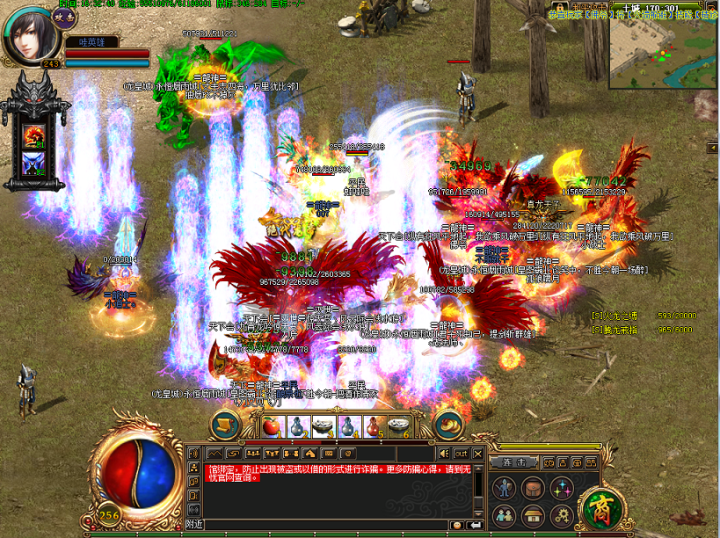This screenshot has width=720, height=538.
Task: Open the chat emoji picker
Action: (457, 524)
